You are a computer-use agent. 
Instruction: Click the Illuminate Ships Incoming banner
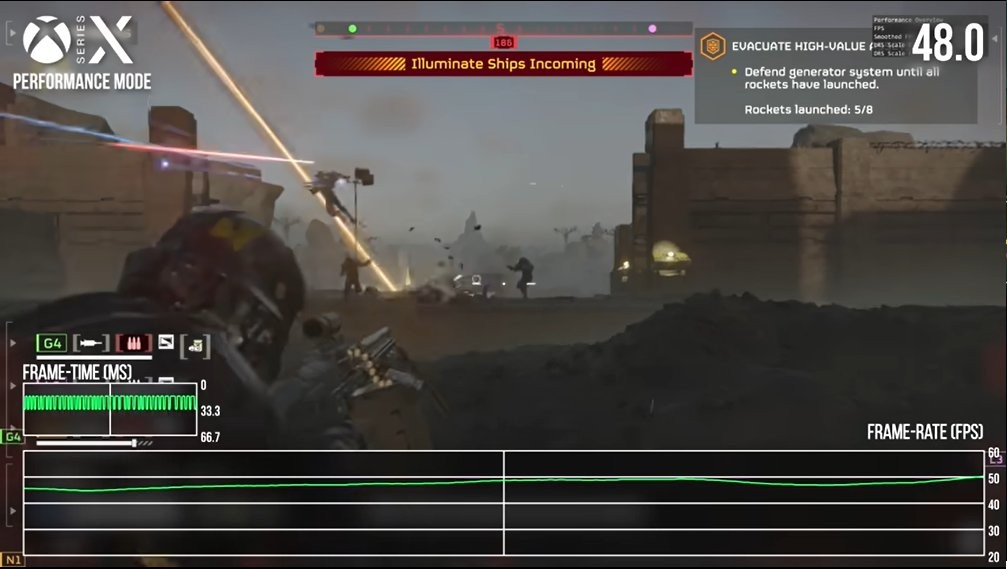(x=503, y=64)
